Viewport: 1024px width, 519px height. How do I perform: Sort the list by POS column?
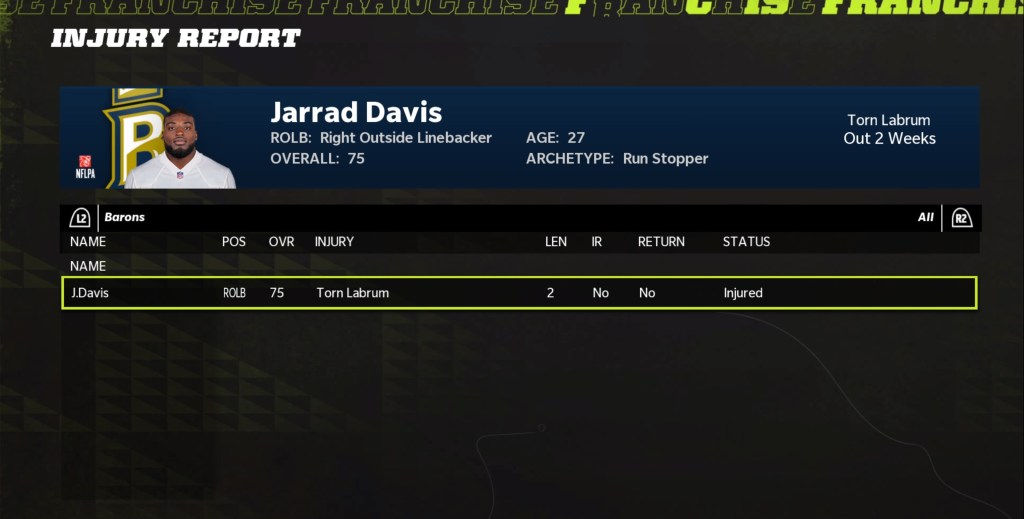click(x=233, y=242)
